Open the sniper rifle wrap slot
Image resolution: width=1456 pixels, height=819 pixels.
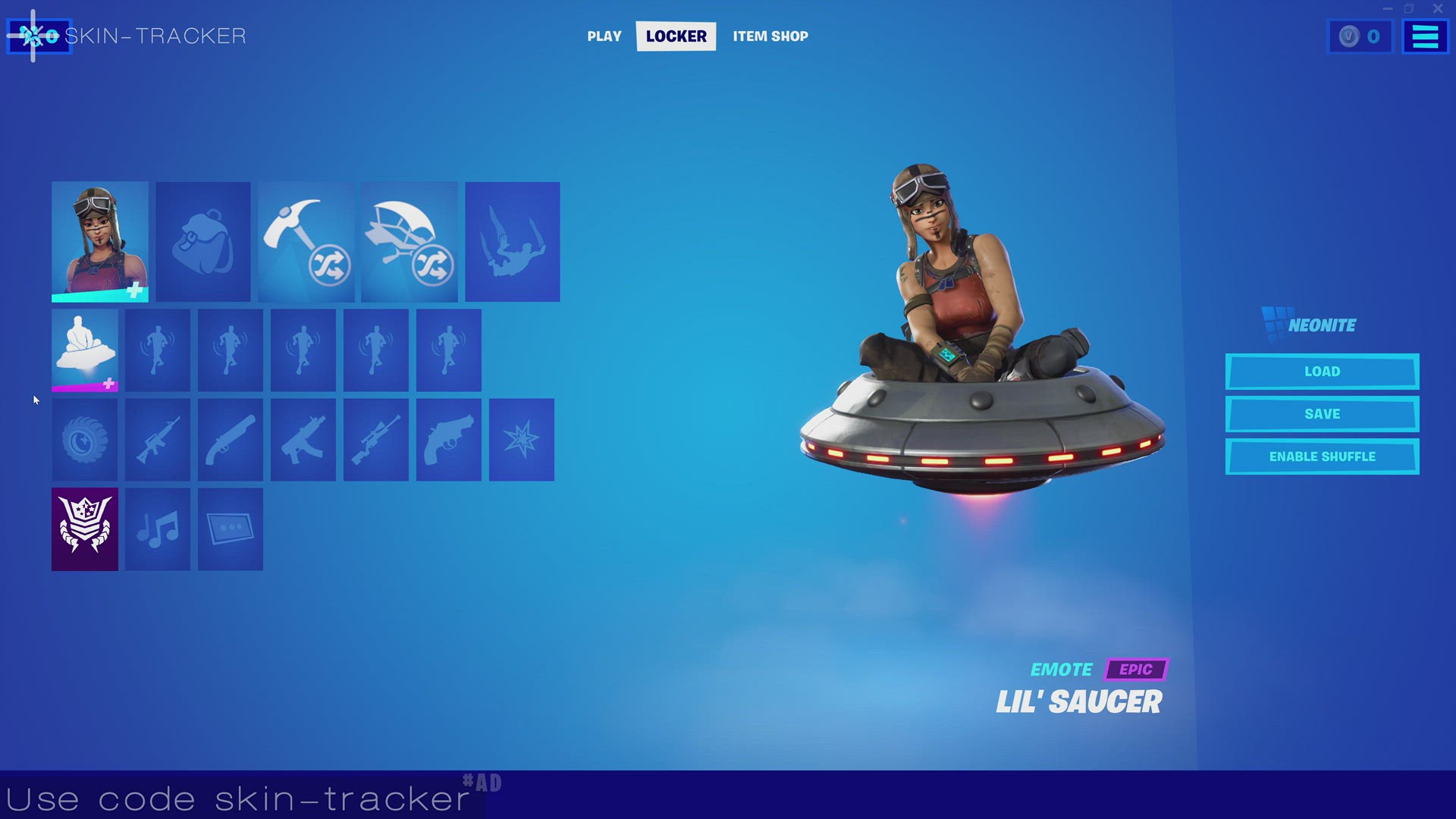pos(375,440)
